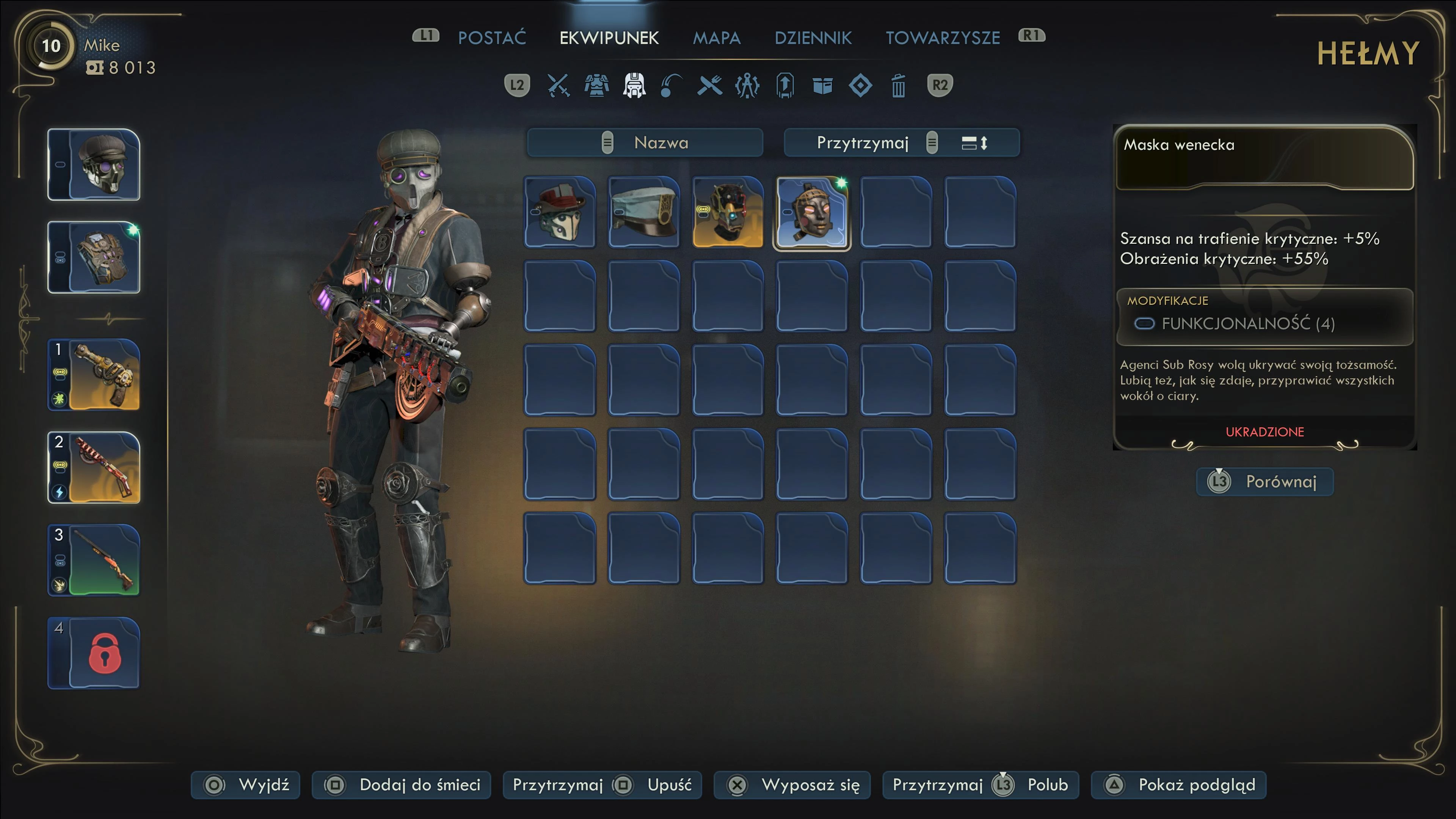Toggle sort order next to Przytrzymaj
Image resolution: width=1456 pixels, height=819 pixels.
click(974, 143)
